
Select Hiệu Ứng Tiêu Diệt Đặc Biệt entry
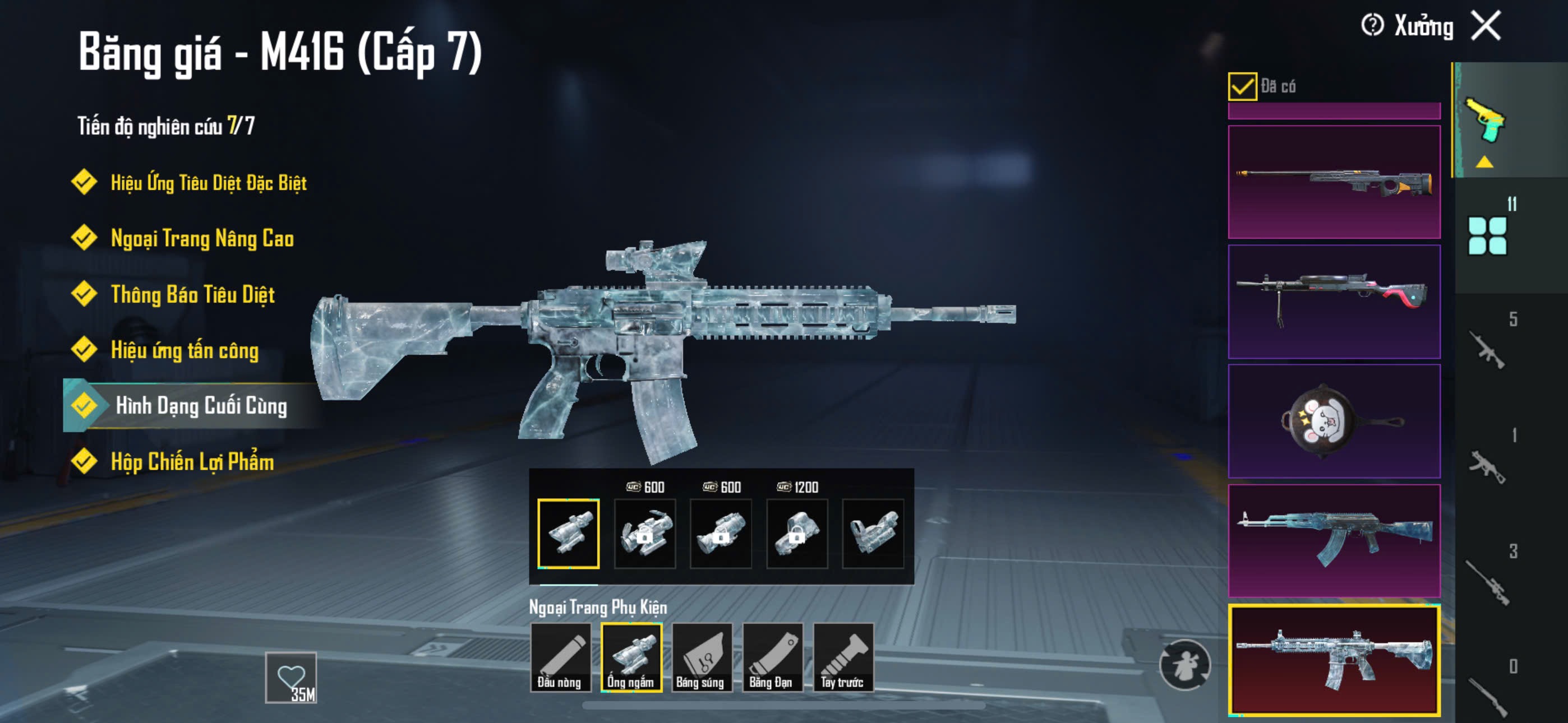point(208,183)
